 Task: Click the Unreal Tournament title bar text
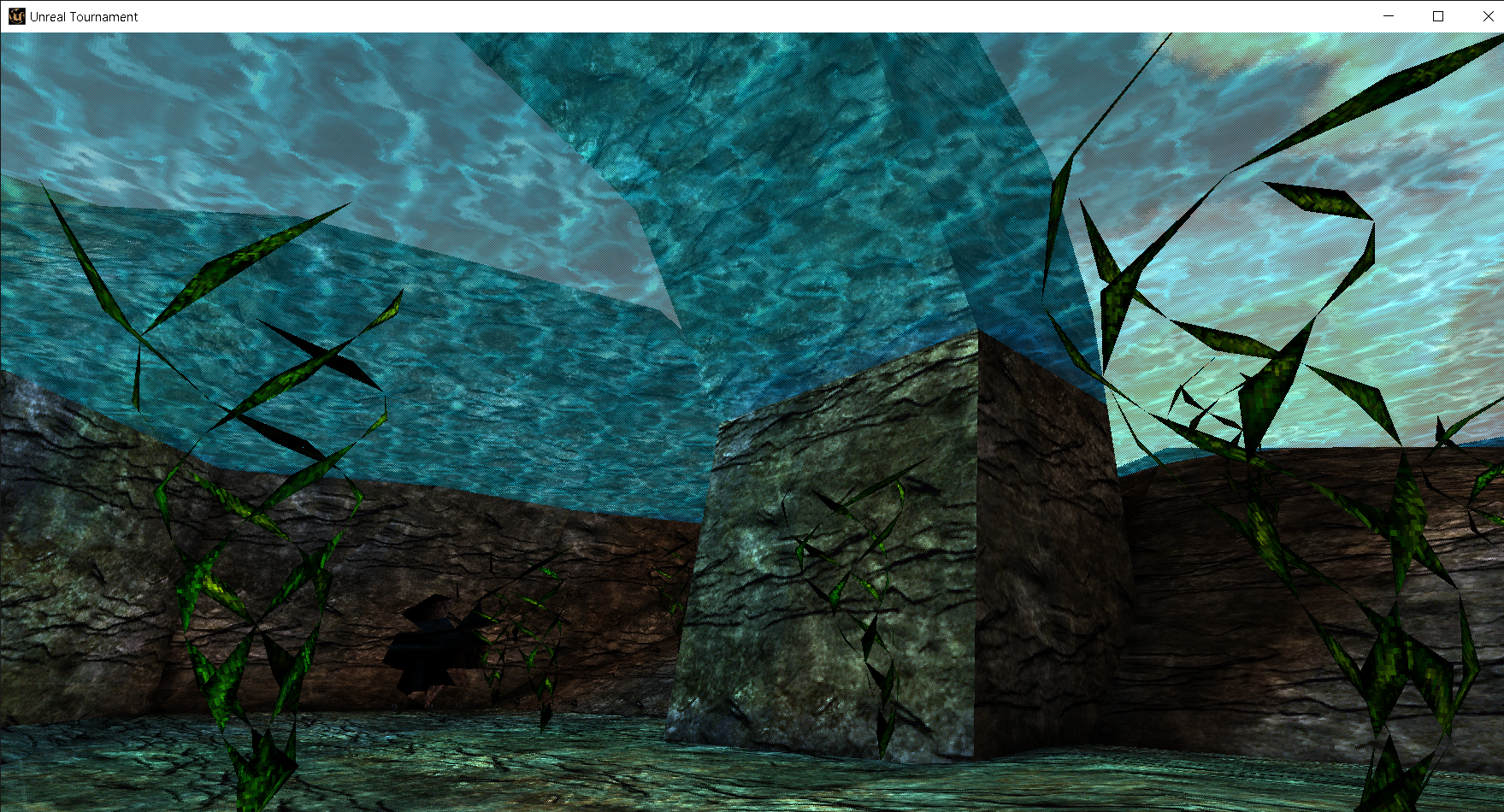(83, 15)
